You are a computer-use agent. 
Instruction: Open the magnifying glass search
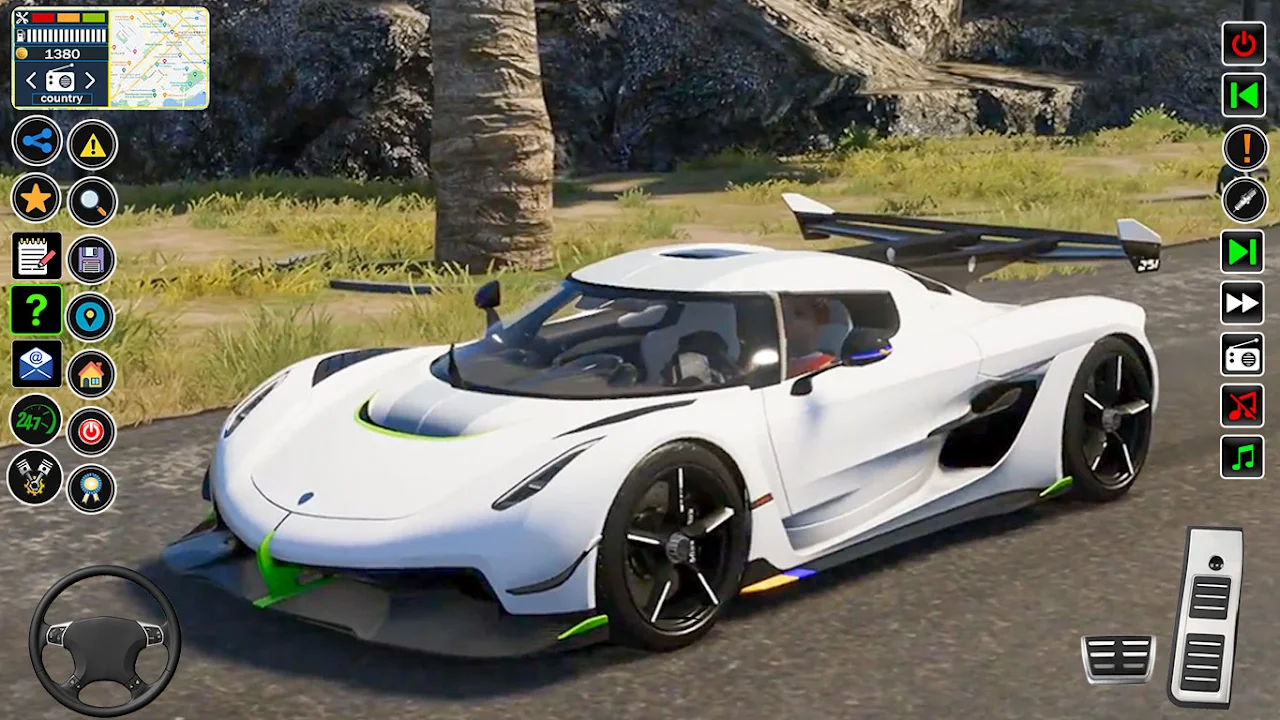point(93,203)
